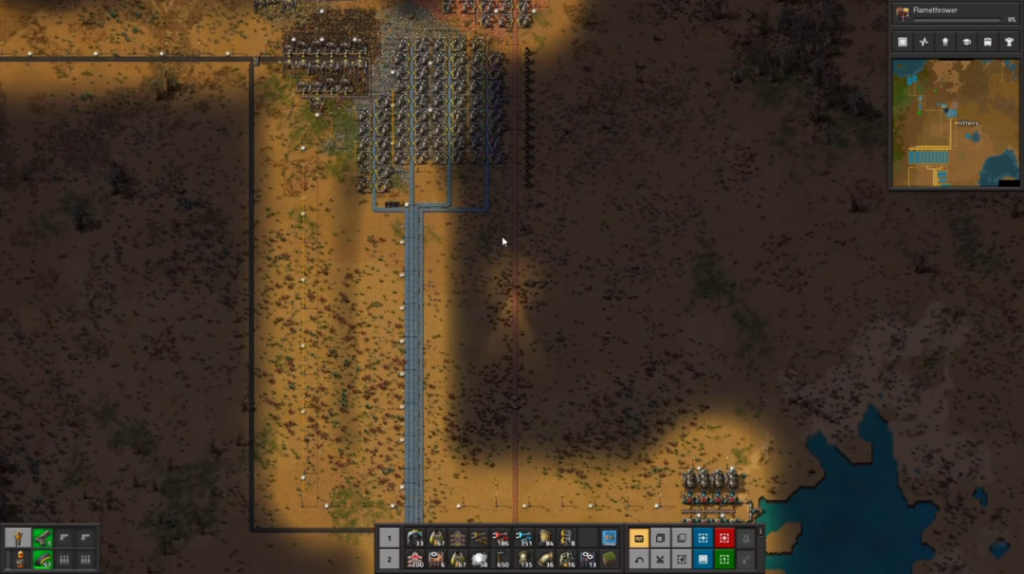This screenshot has width=1024, height=574.
Task: Select the quickbar item with count 650
Action: pos(501,559)
